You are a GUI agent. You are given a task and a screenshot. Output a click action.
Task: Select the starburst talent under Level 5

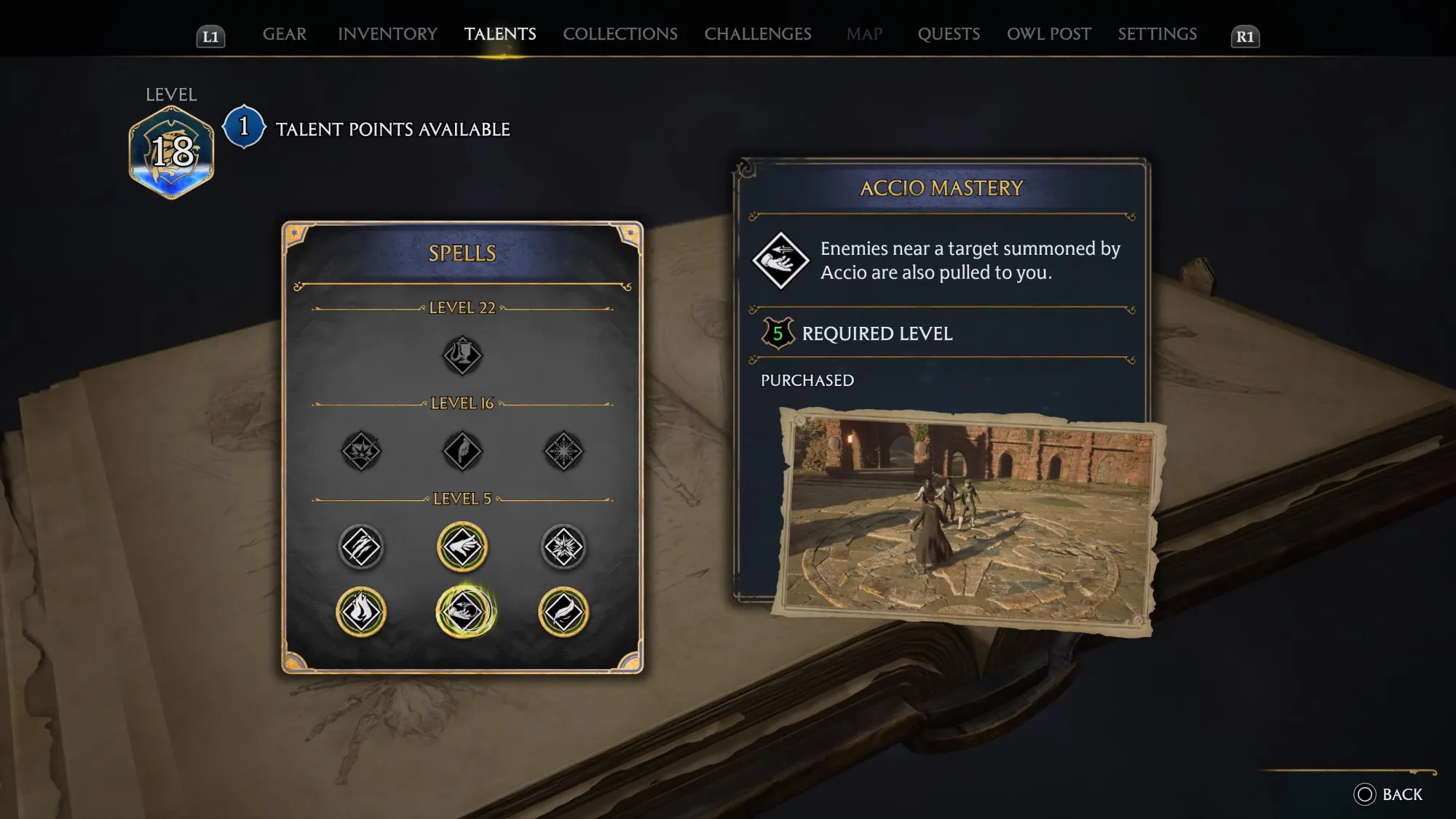point(563,547)
